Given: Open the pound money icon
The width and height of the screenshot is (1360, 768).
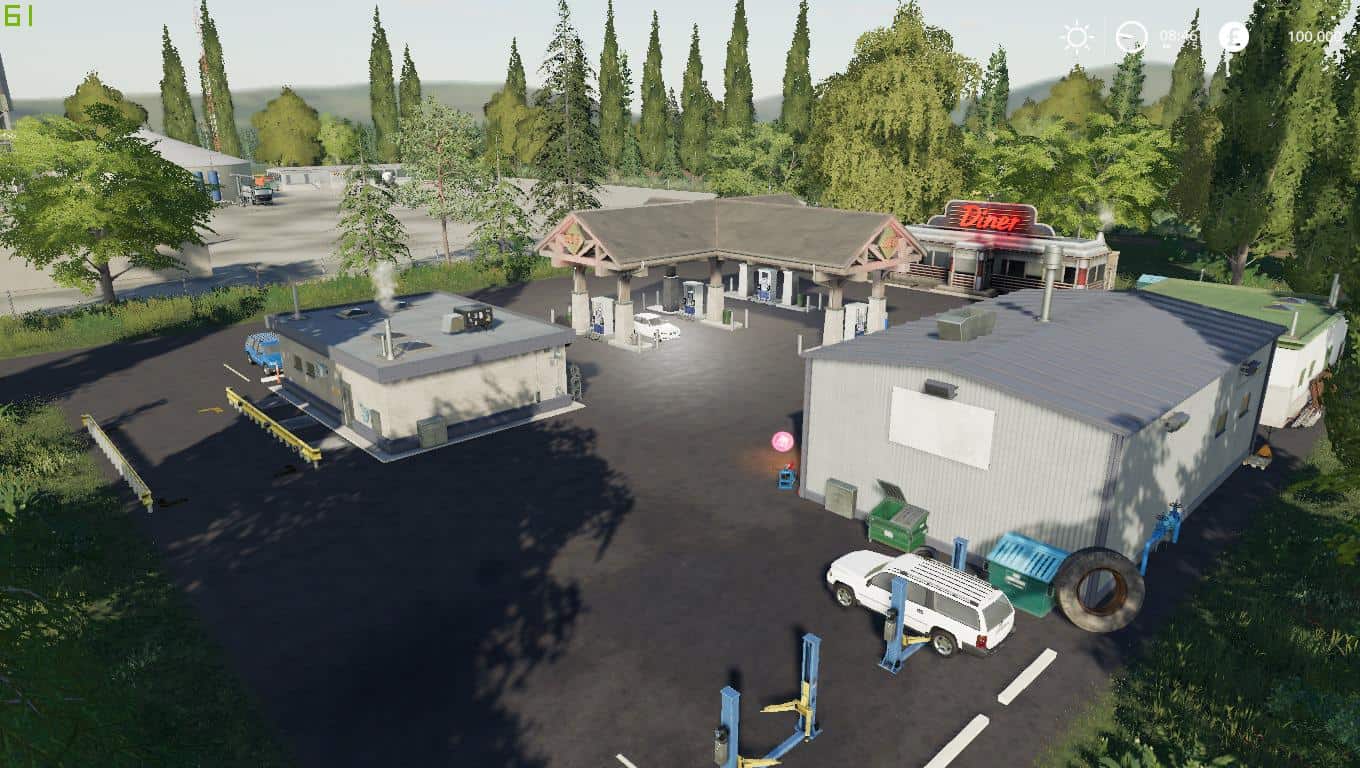Looking at the screenshot, I should coord(1233,37).
